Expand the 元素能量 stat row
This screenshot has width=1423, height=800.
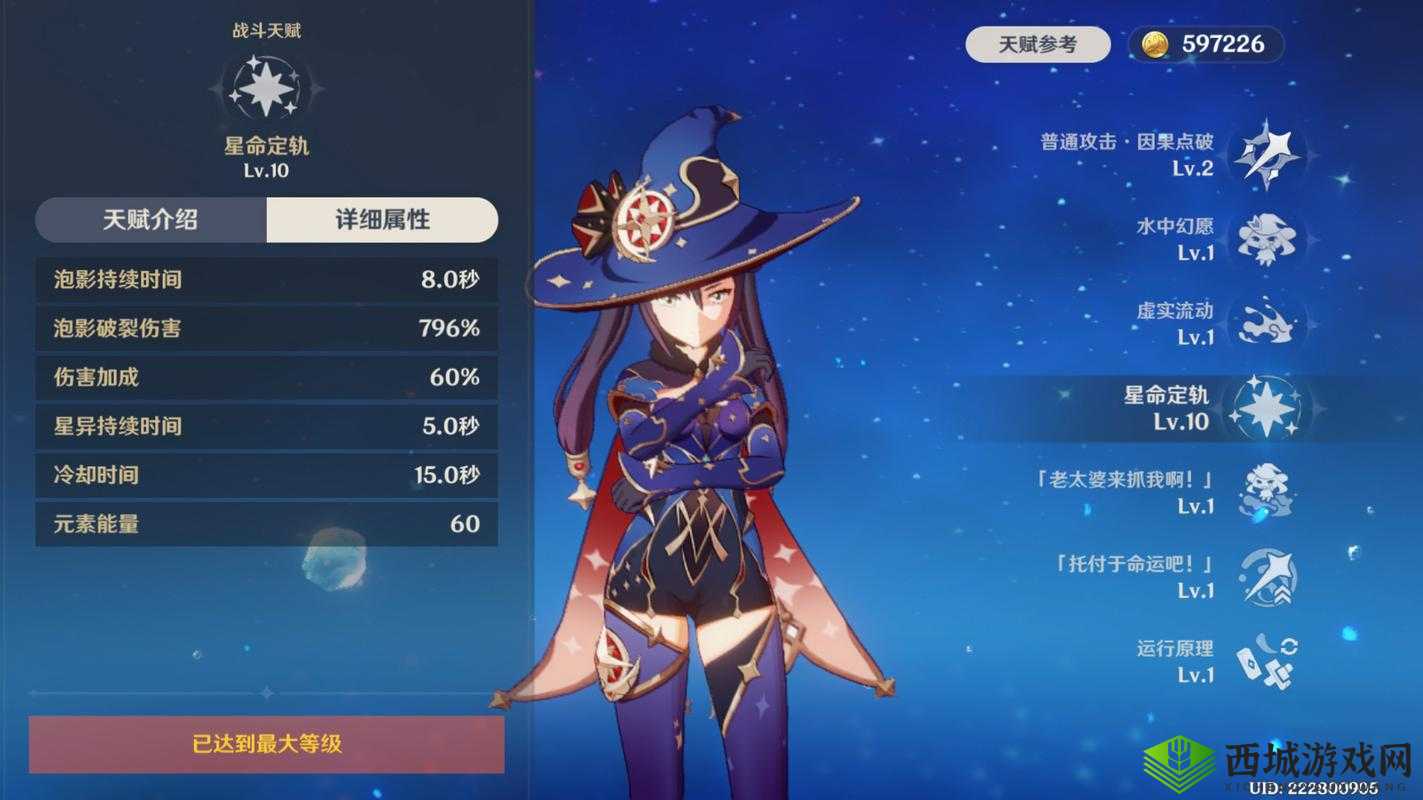[265, 523]
